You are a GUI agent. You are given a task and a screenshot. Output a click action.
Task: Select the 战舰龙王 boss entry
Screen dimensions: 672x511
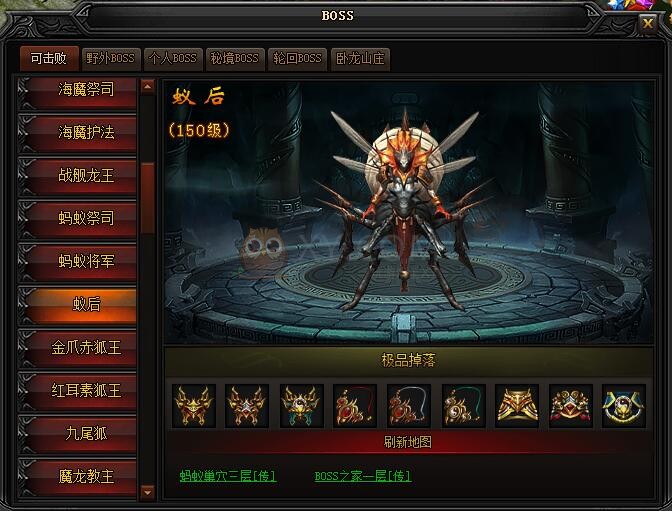(86, 174)
